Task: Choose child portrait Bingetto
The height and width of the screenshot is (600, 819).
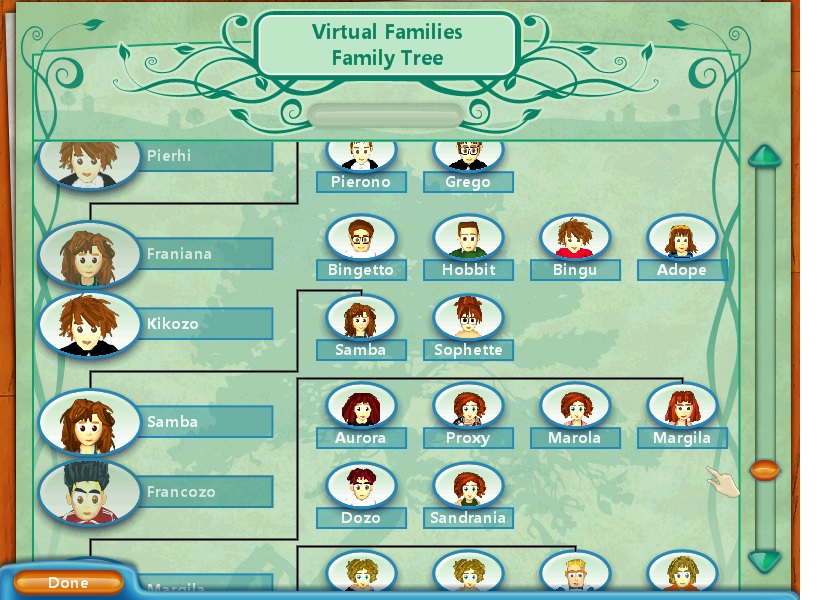Action: pyautogui.click(x=361, y=240)
